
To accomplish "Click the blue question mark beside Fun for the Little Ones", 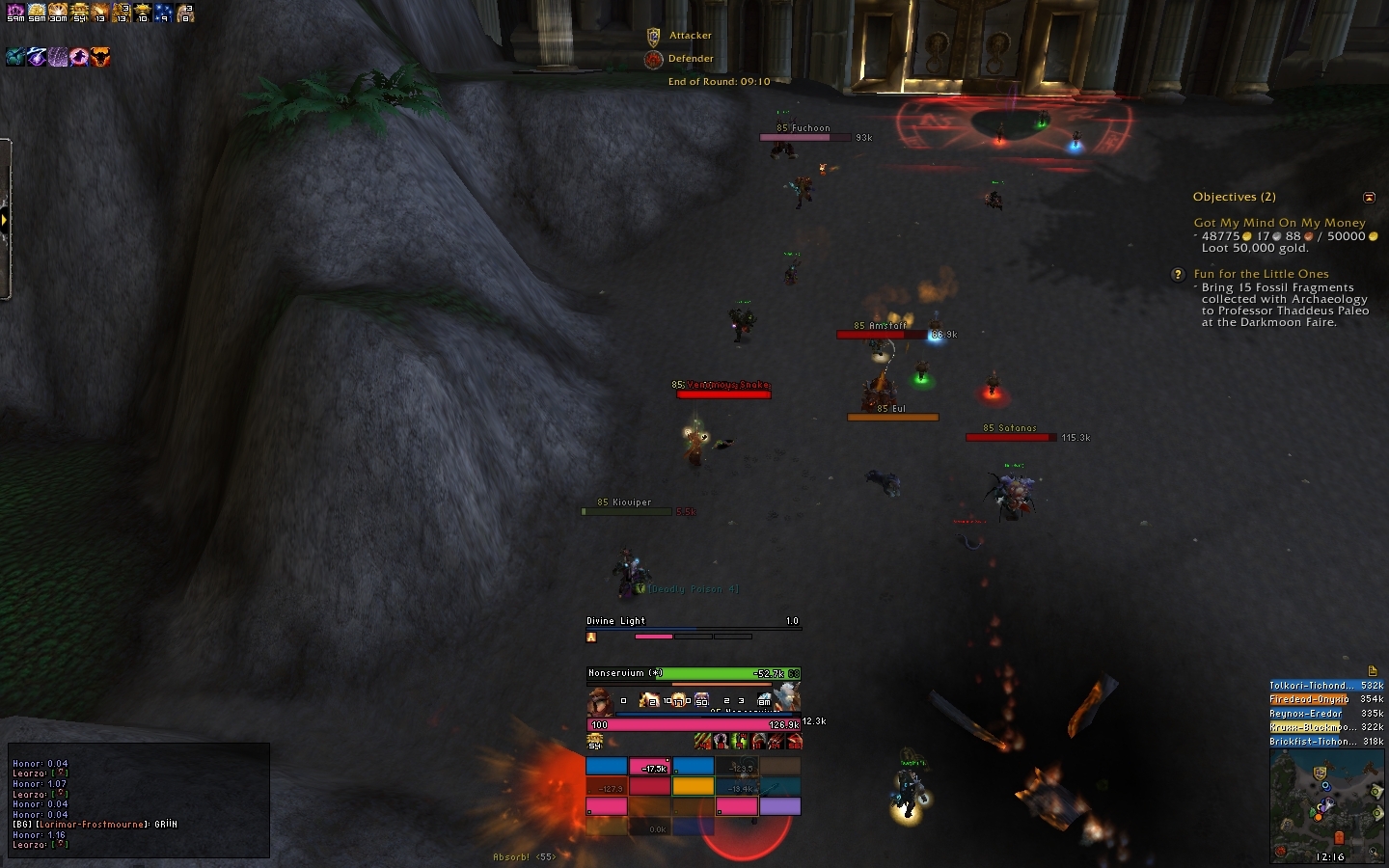I will [1178, 275].
